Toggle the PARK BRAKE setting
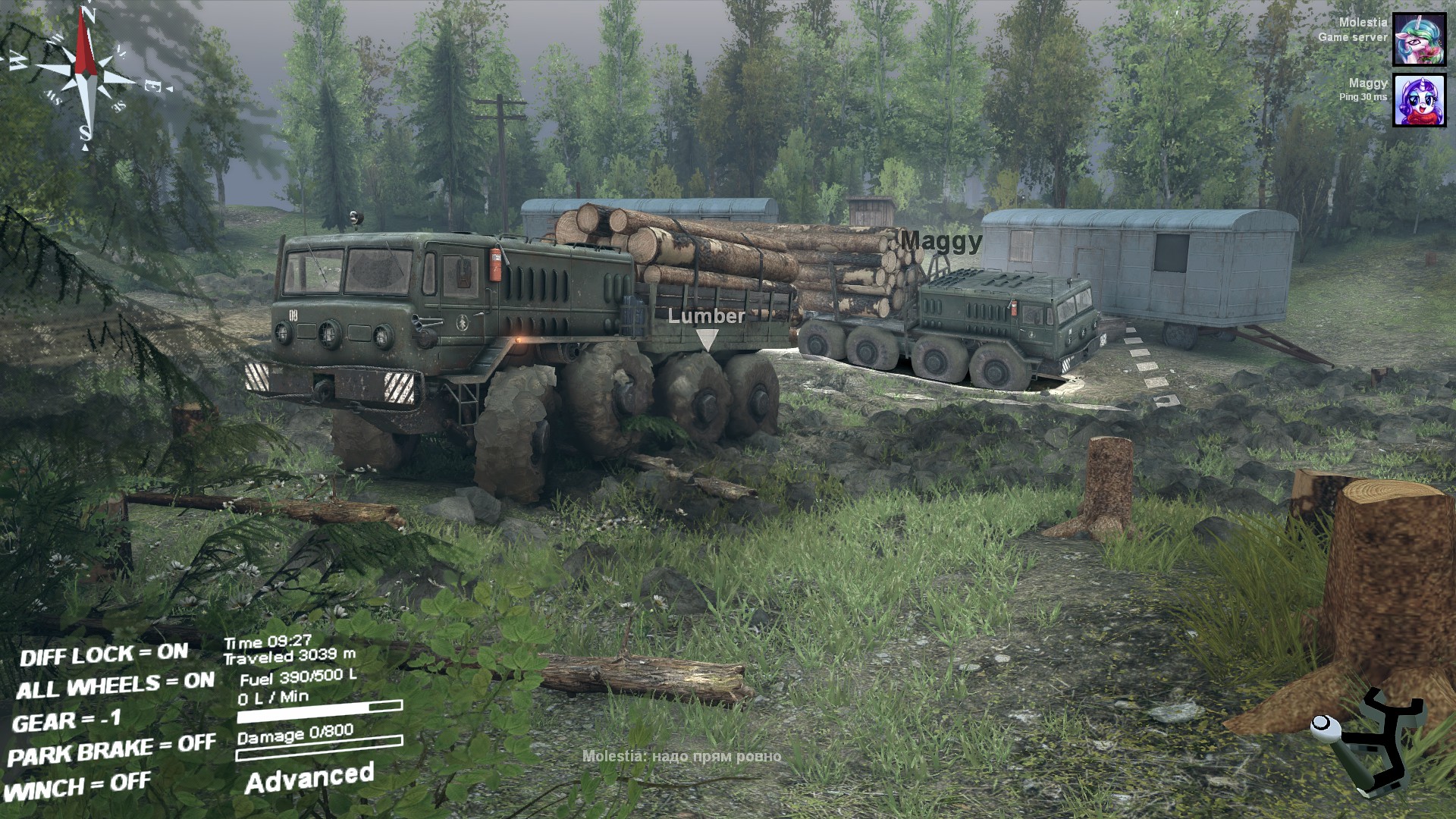The image size is (1456, 819). pos(111,750)
